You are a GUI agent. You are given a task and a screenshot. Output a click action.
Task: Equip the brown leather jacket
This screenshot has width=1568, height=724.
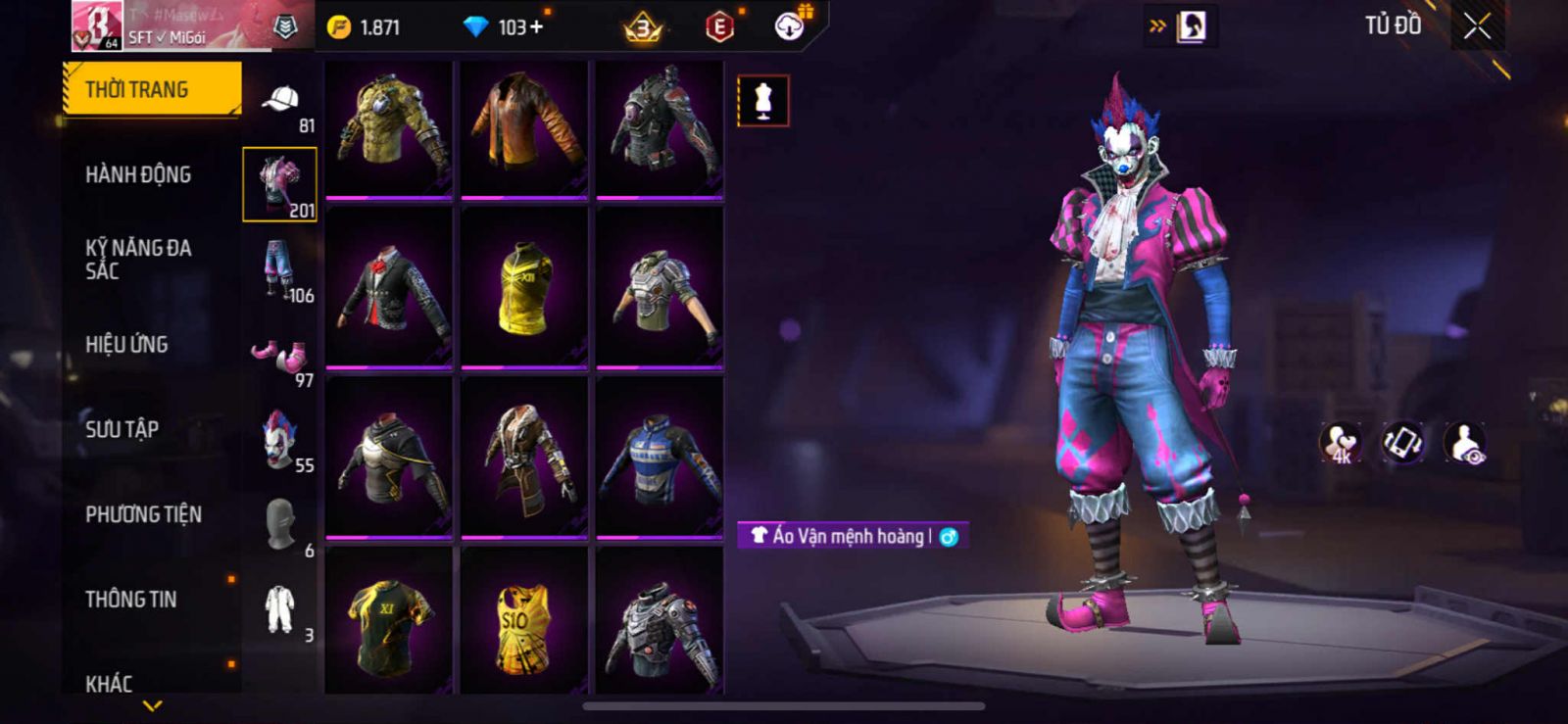click(524, 128)
